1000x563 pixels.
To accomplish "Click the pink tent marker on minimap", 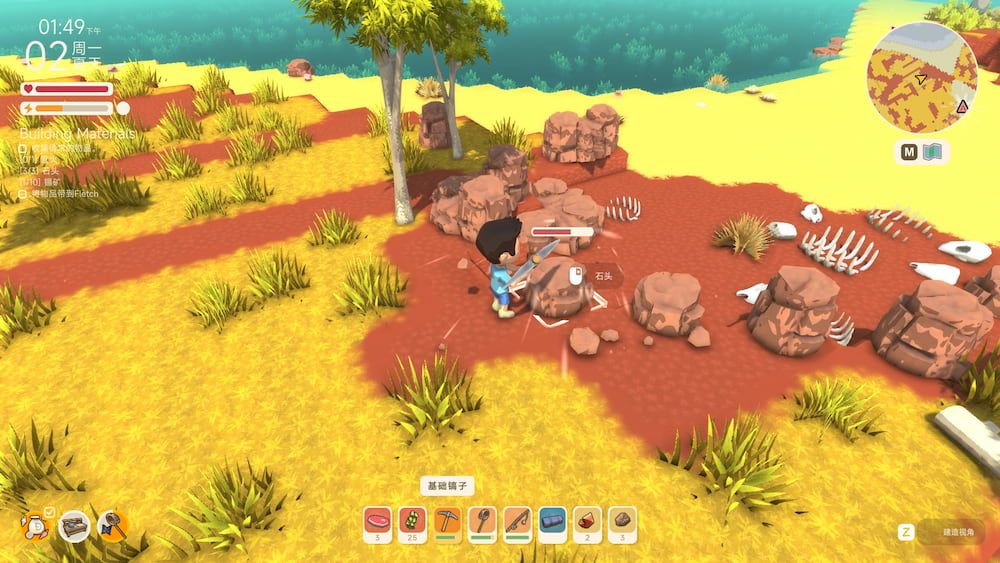I will click(962, 106).
